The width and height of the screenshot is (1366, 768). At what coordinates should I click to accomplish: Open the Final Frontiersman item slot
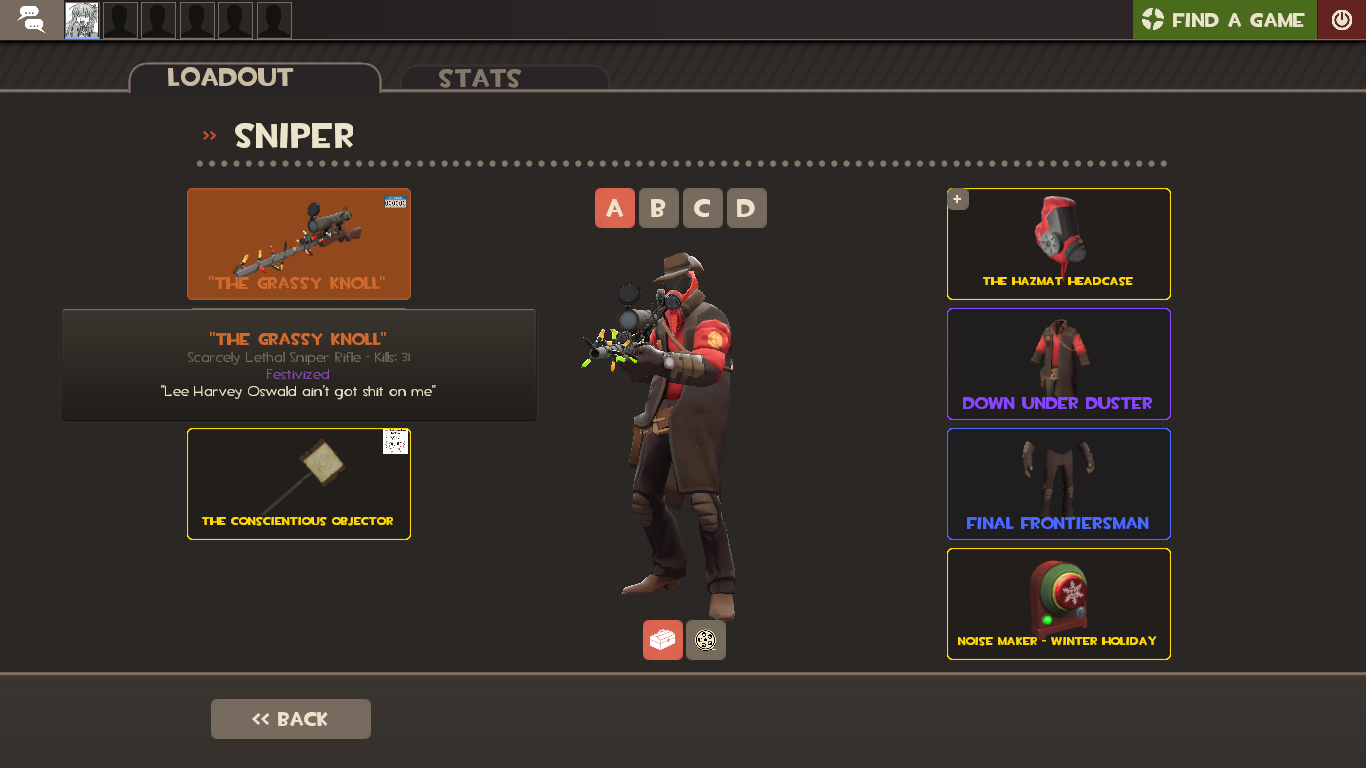coord(1058,484)
